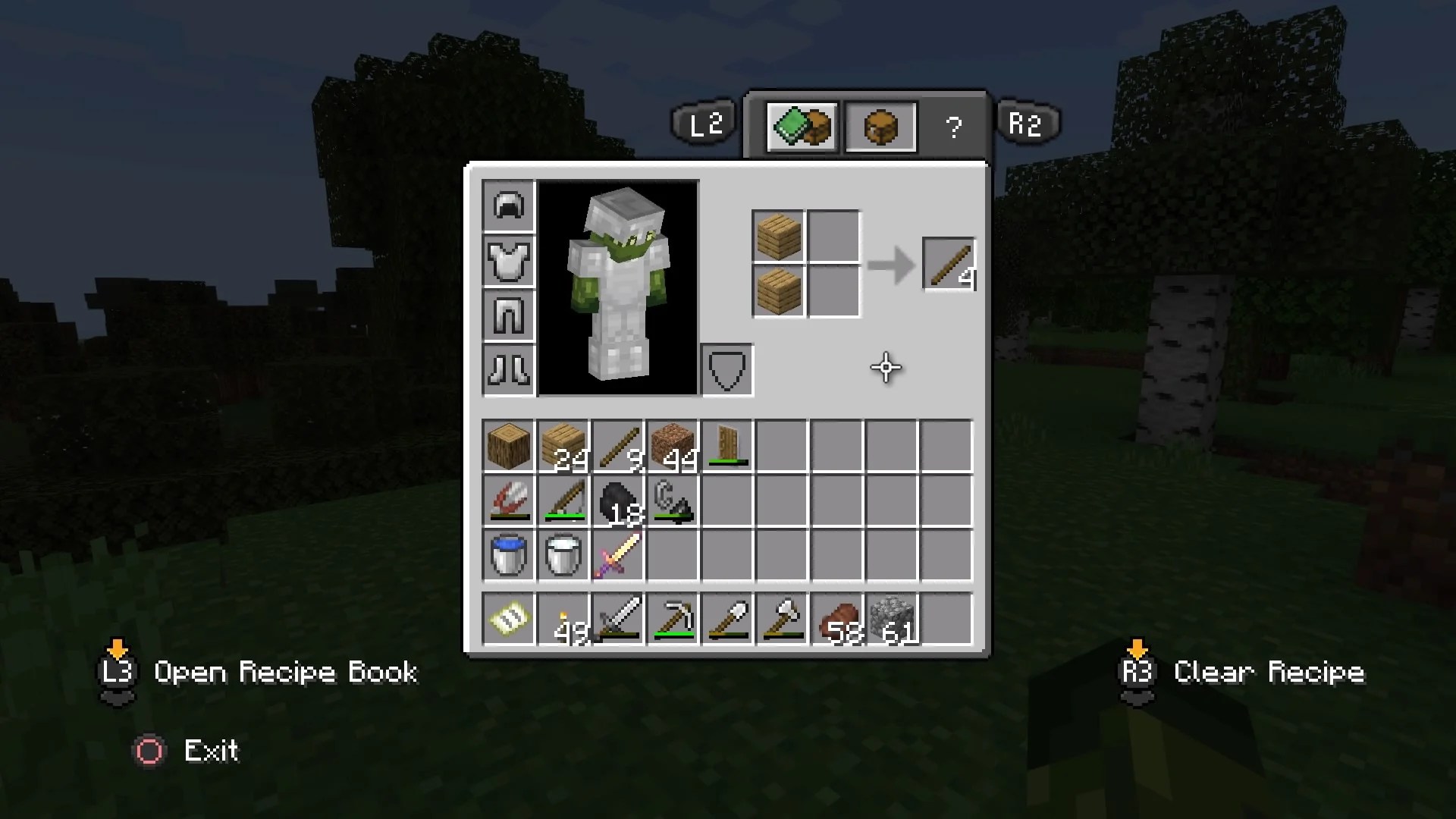Switch to the crafting tab
This screenshot has width=1456, height=819.
pos(802,127)
